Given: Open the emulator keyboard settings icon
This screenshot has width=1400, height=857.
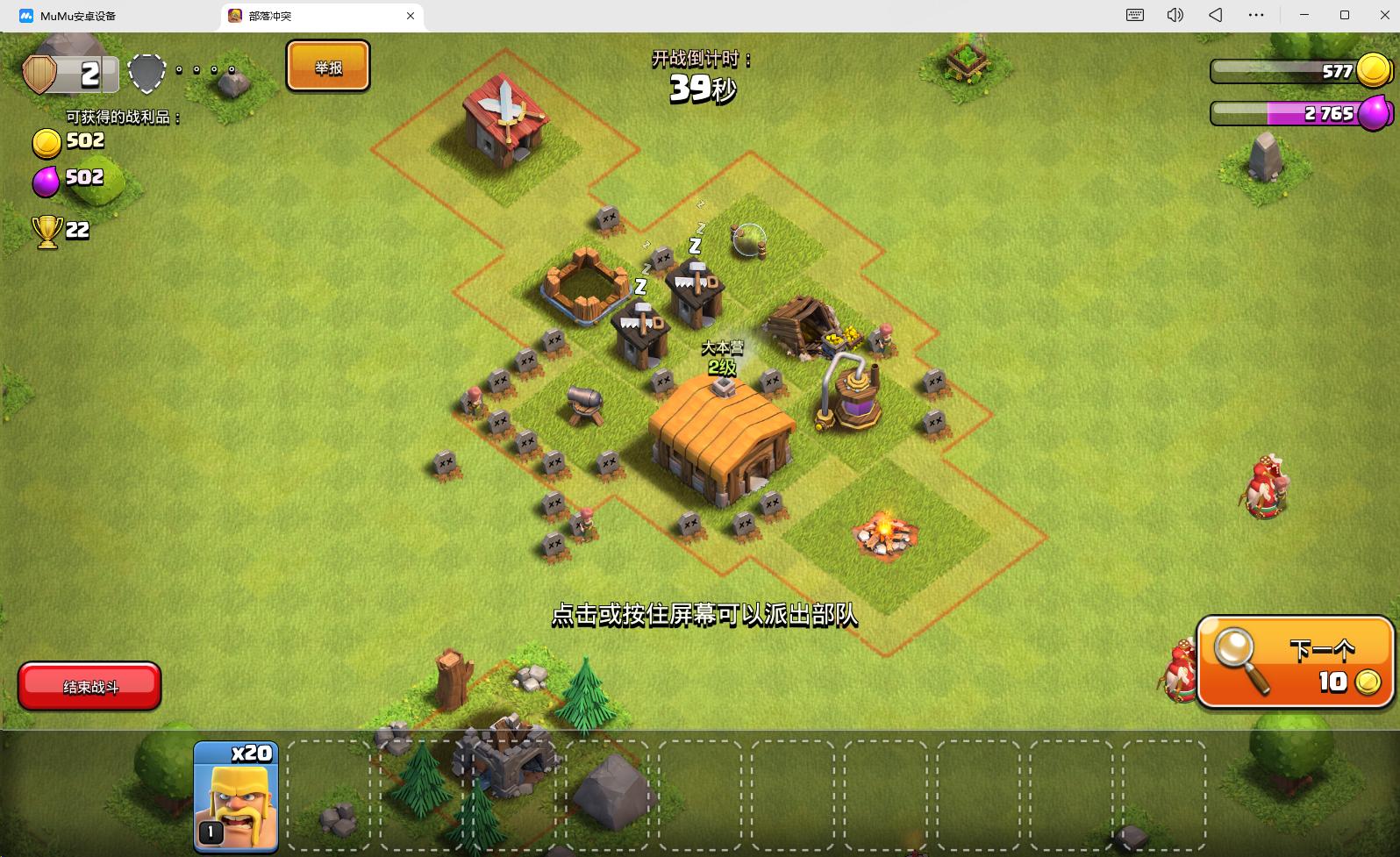Looking at the screenshot, I should click(1134, 15).
